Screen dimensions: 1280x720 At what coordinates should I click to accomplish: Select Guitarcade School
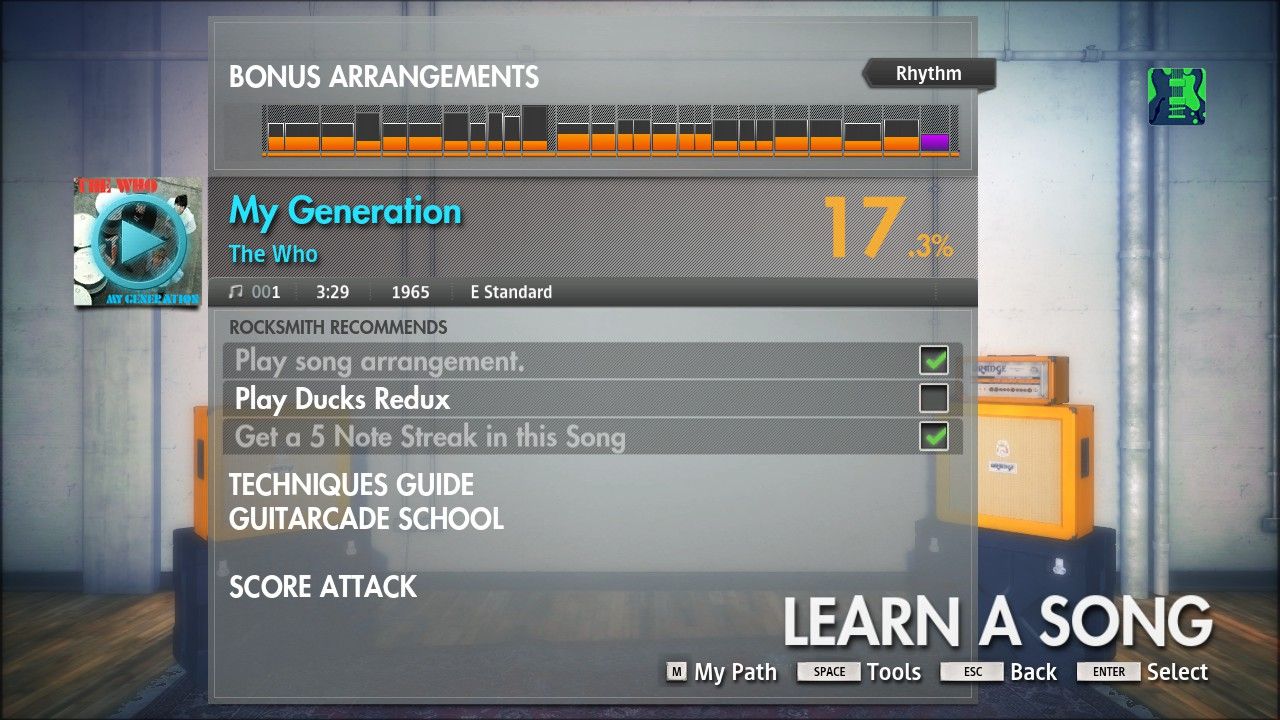(x=366, y=520)
